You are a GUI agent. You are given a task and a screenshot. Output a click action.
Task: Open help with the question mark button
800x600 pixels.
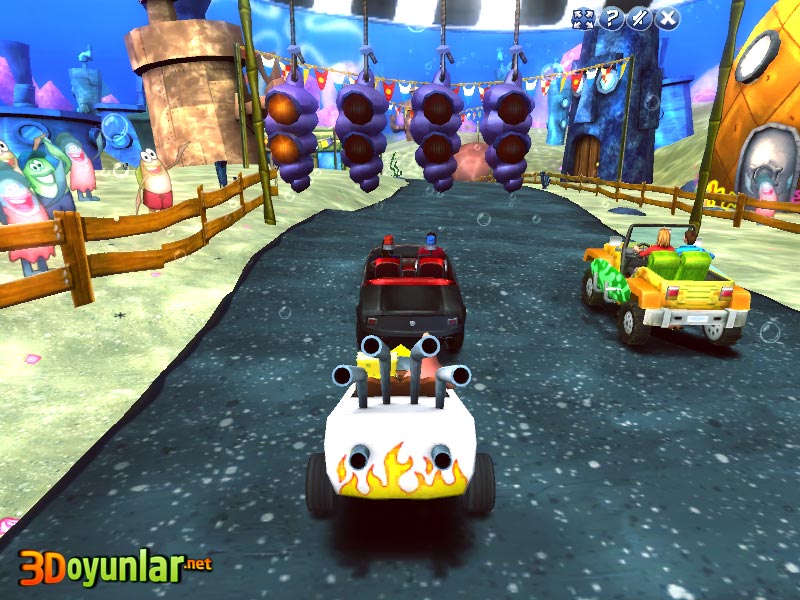[610, 18]
